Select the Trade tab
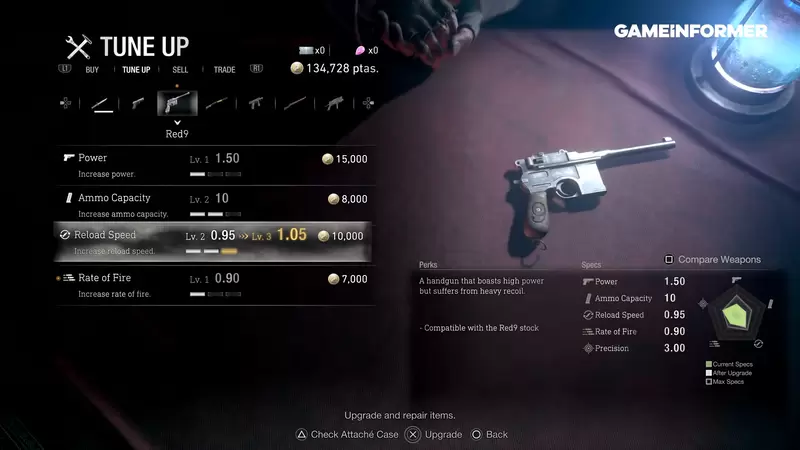 (x=224, y=70)
